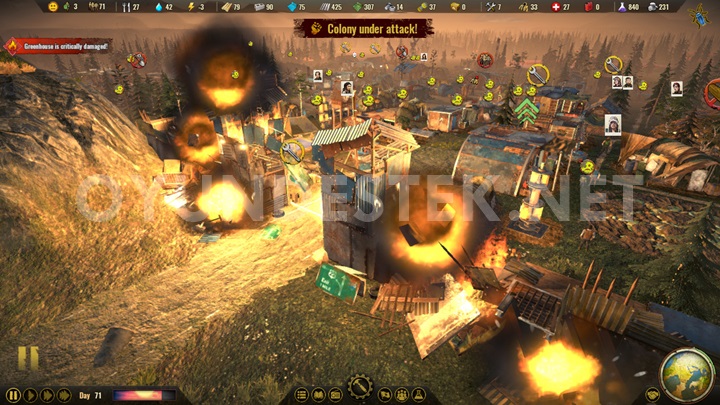Open the hammer-and-gear build menu

tap(359, 386)
